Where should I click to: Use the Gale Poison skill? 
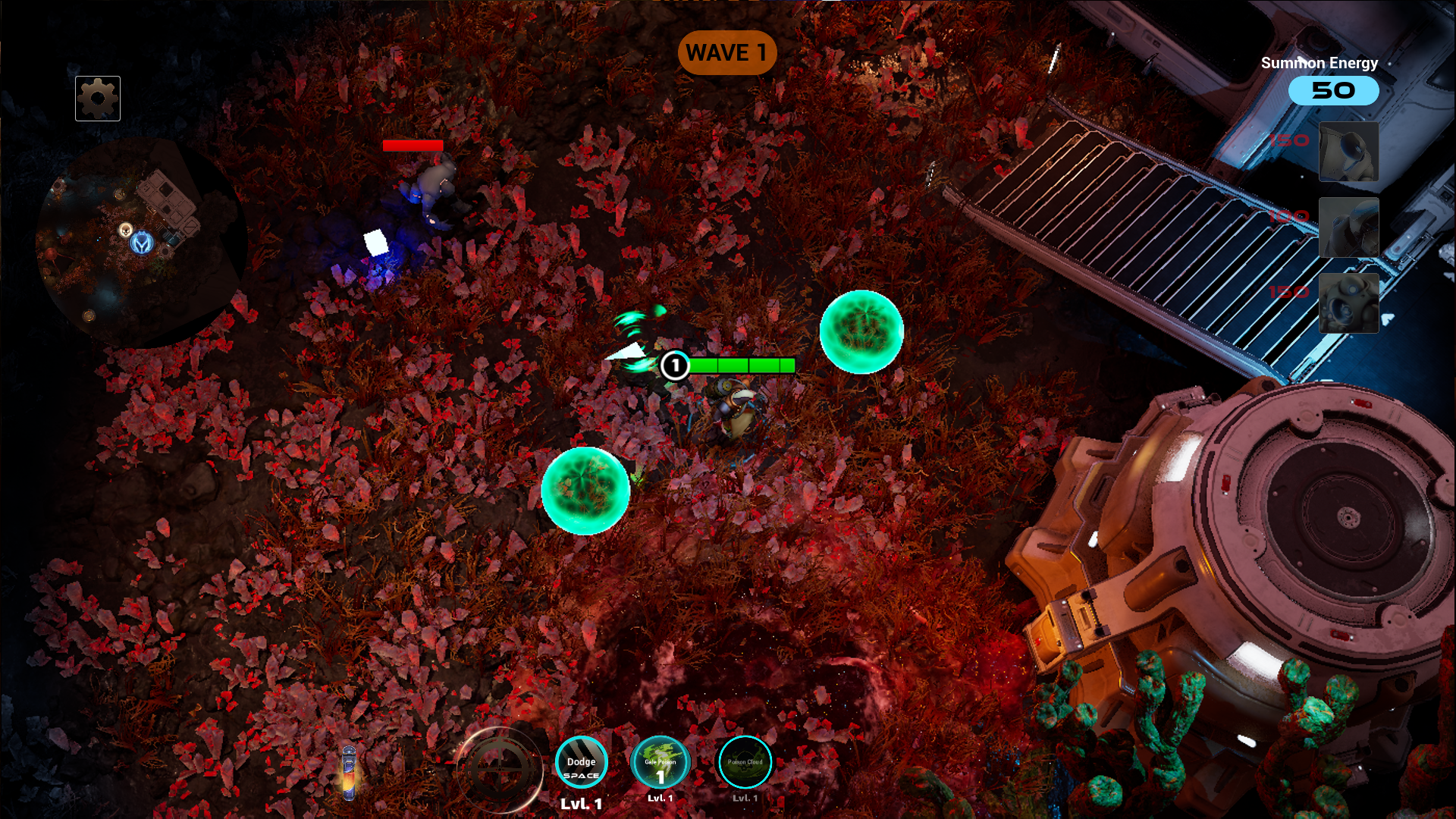pyautogui.click(x=661, y=762)
